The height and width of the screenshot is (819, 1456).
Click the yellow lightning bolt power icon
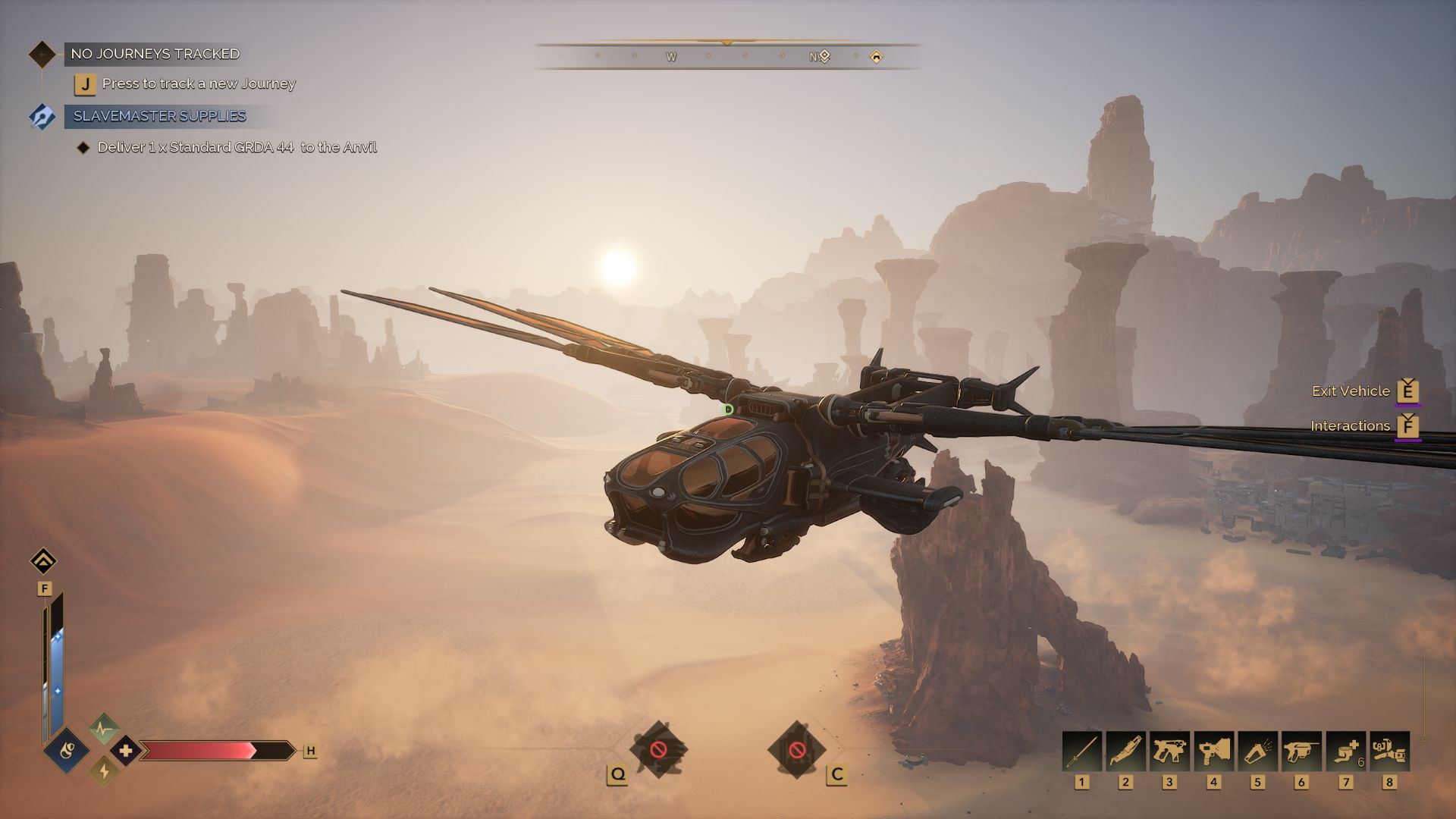pyautogui.click(x=104, y=772)
